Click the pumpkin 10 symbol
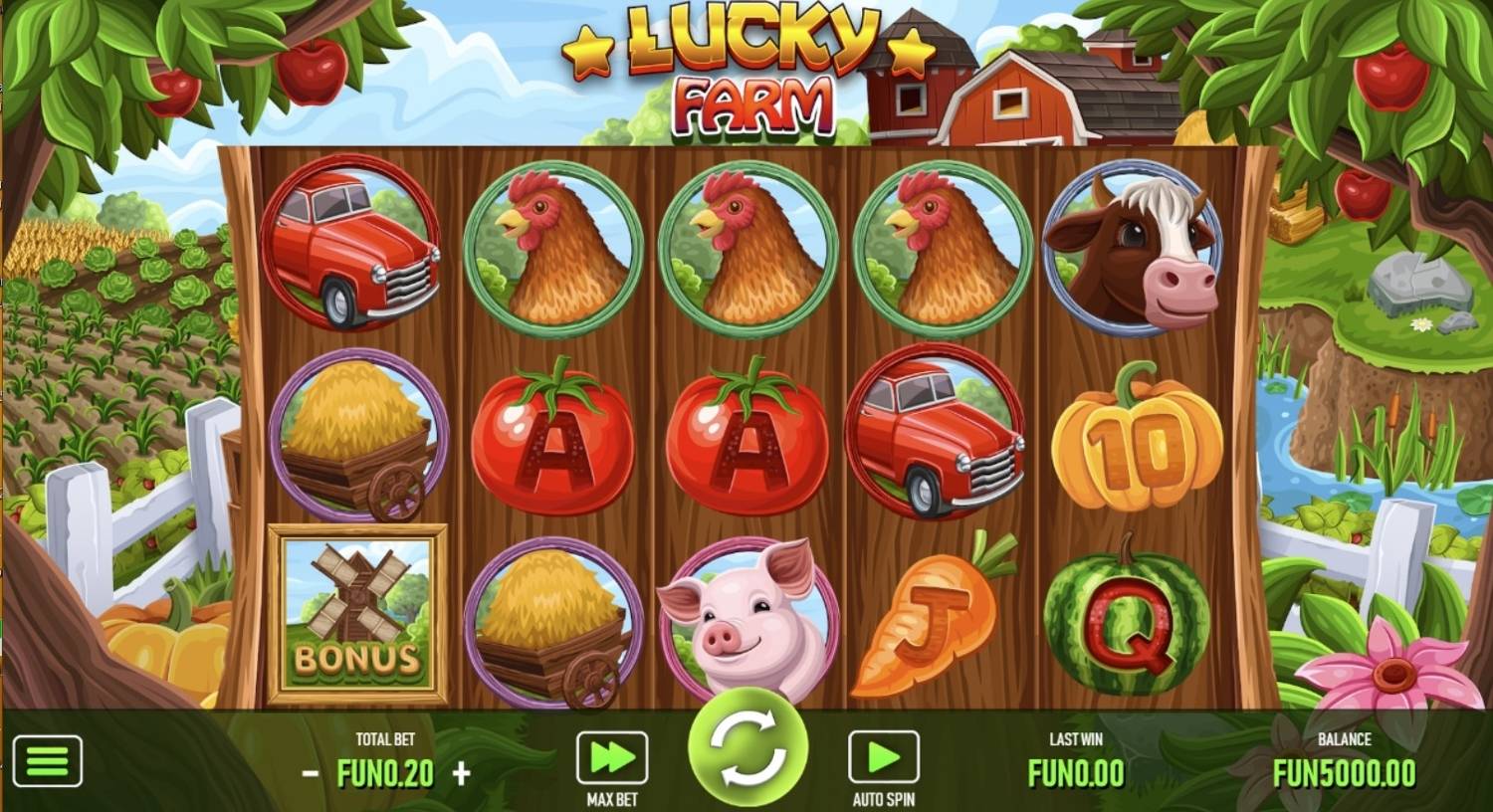Screen dimensions: 1493x812 point(1142,438)
